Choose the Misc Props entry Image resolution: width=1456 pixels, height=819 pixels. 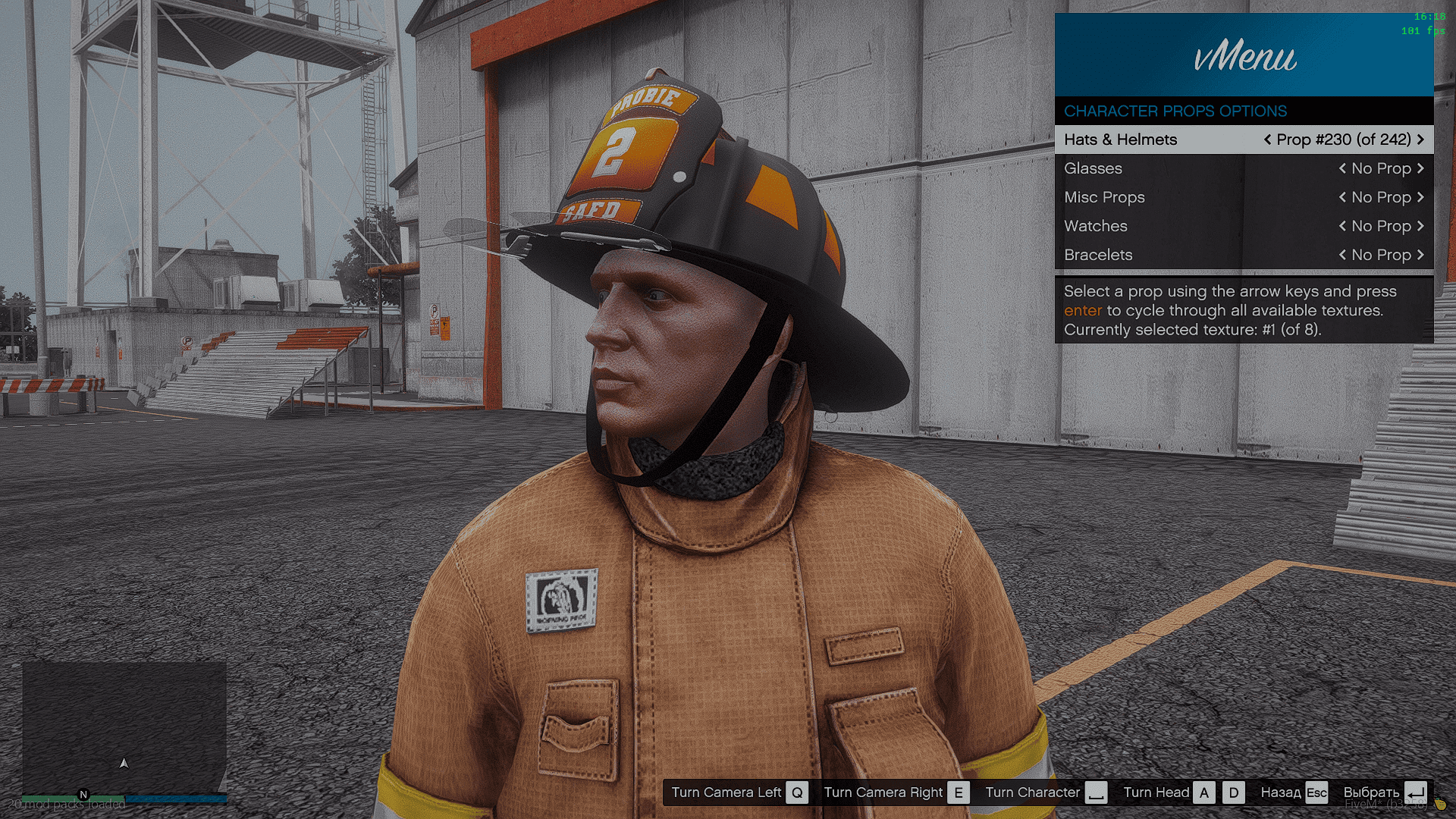[x=1104, y=197]
